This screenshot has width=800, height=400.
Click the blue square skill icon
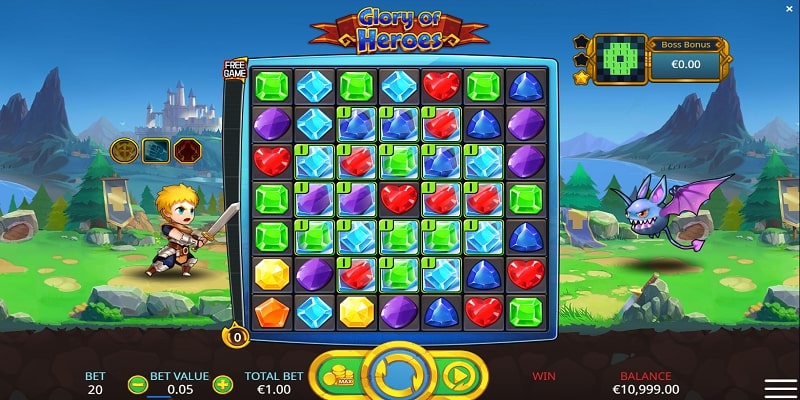[157, 150]
